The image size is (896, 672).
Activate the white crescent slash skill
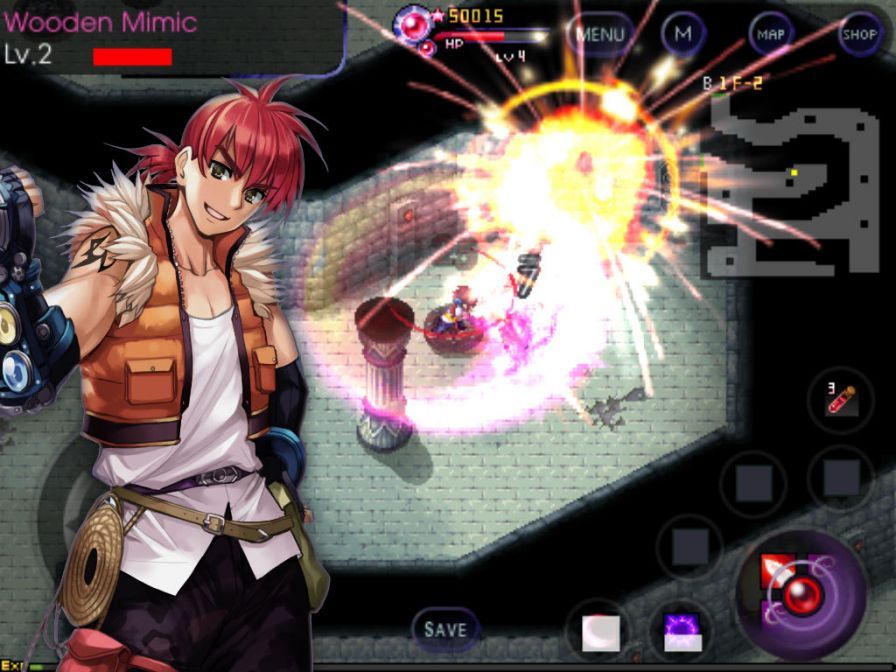[601, 632]
